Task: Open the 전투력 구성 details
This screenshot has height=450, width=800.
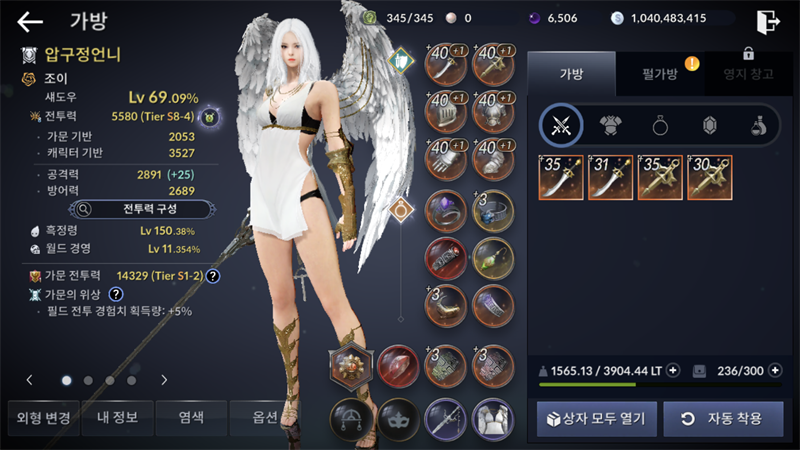Action: [140, 209]
